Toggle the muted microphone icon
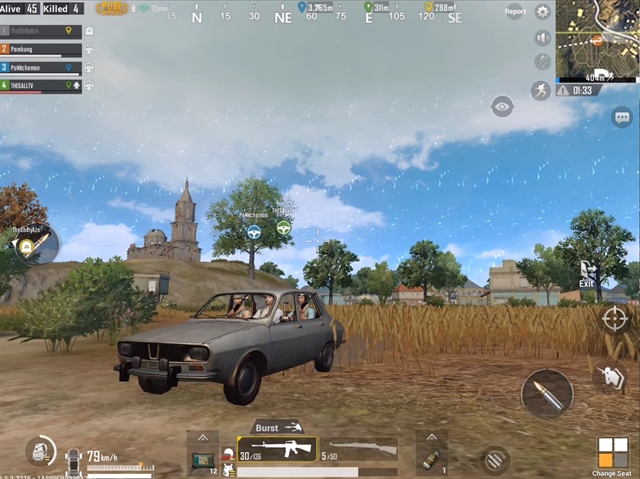 pos(543,62)
